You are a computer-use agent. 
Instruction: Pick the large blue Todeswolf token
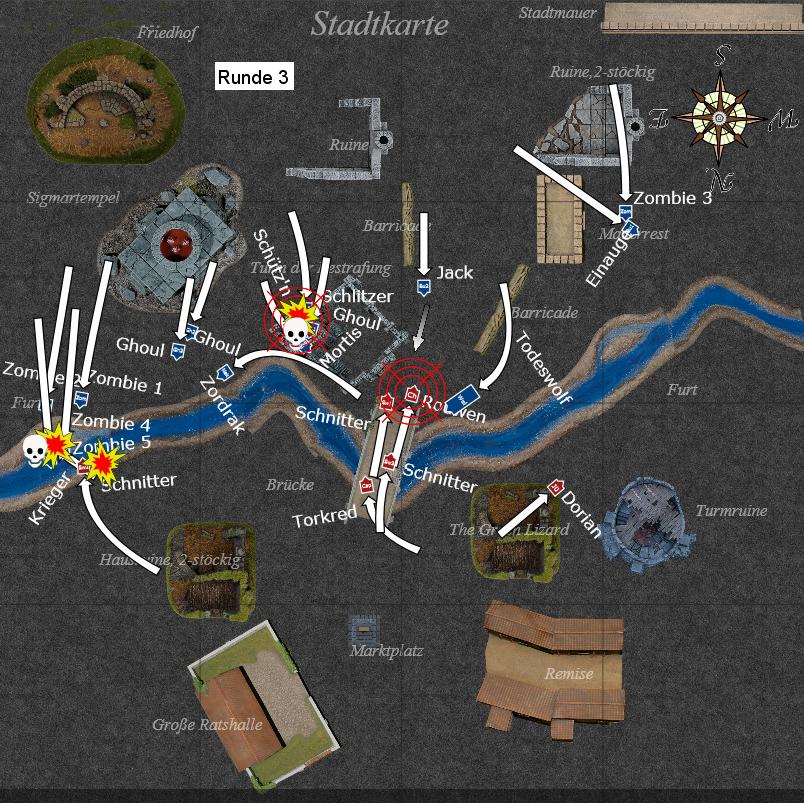tap(466, 395)
